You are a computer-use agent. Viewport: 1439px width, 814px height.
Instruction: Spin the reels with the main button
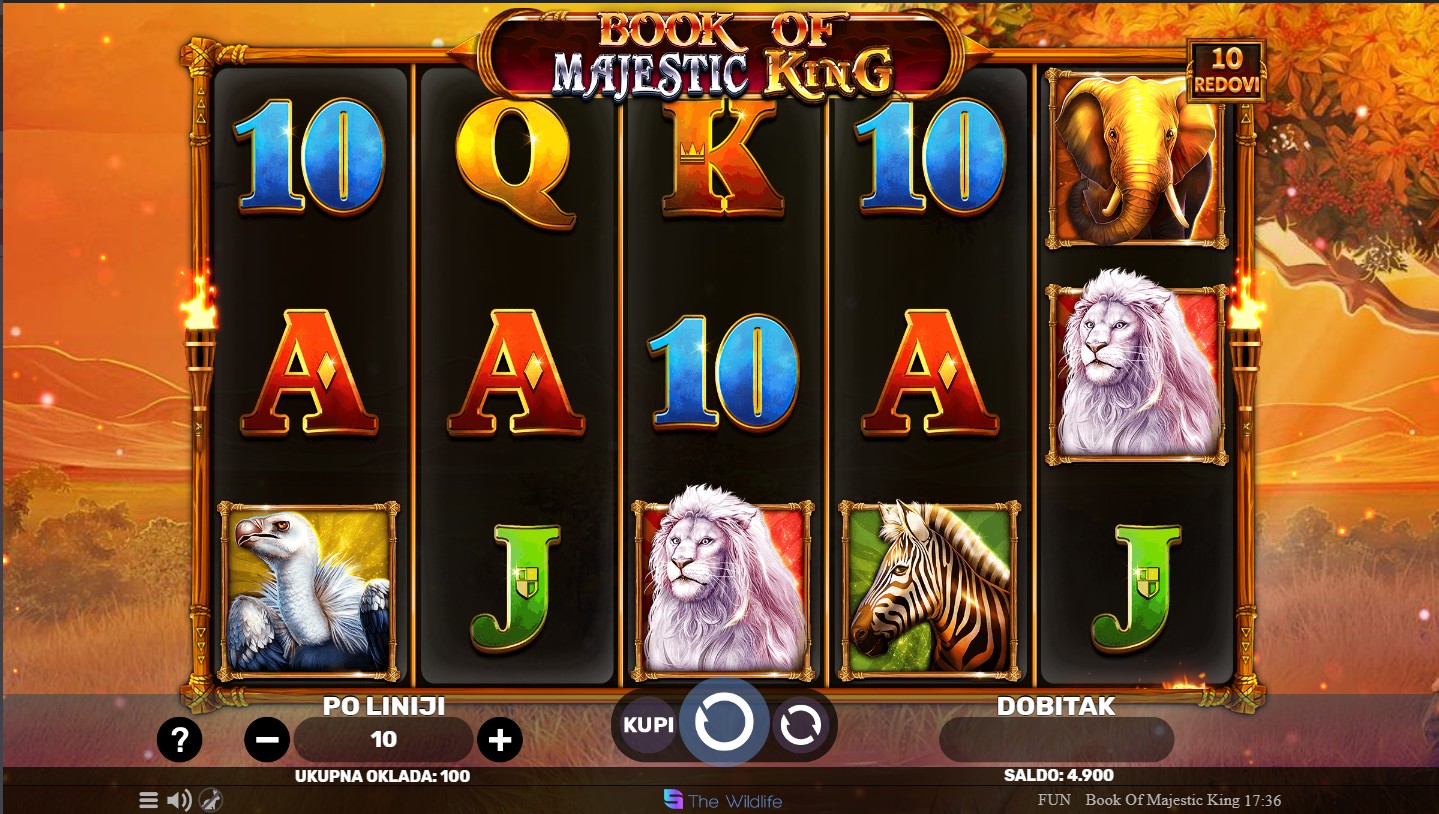[x=724, y=724]
